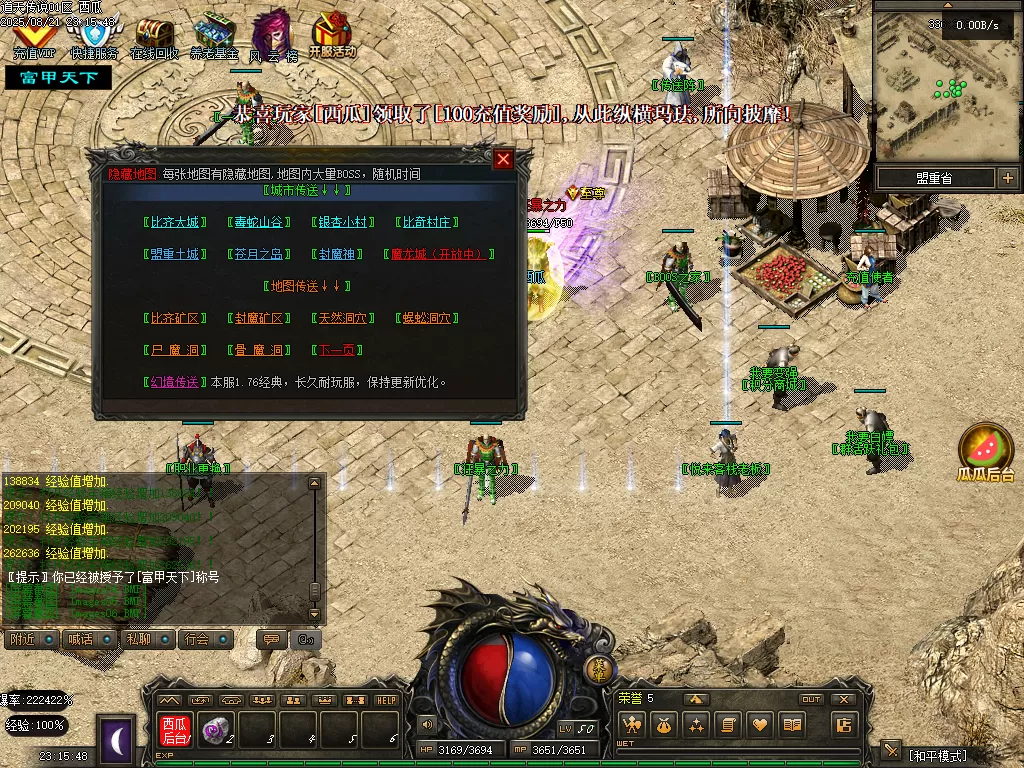Open the 开服活动 gift box
Image resolution: width=1024 pixels, height=768 pixels.
(332, 35)
